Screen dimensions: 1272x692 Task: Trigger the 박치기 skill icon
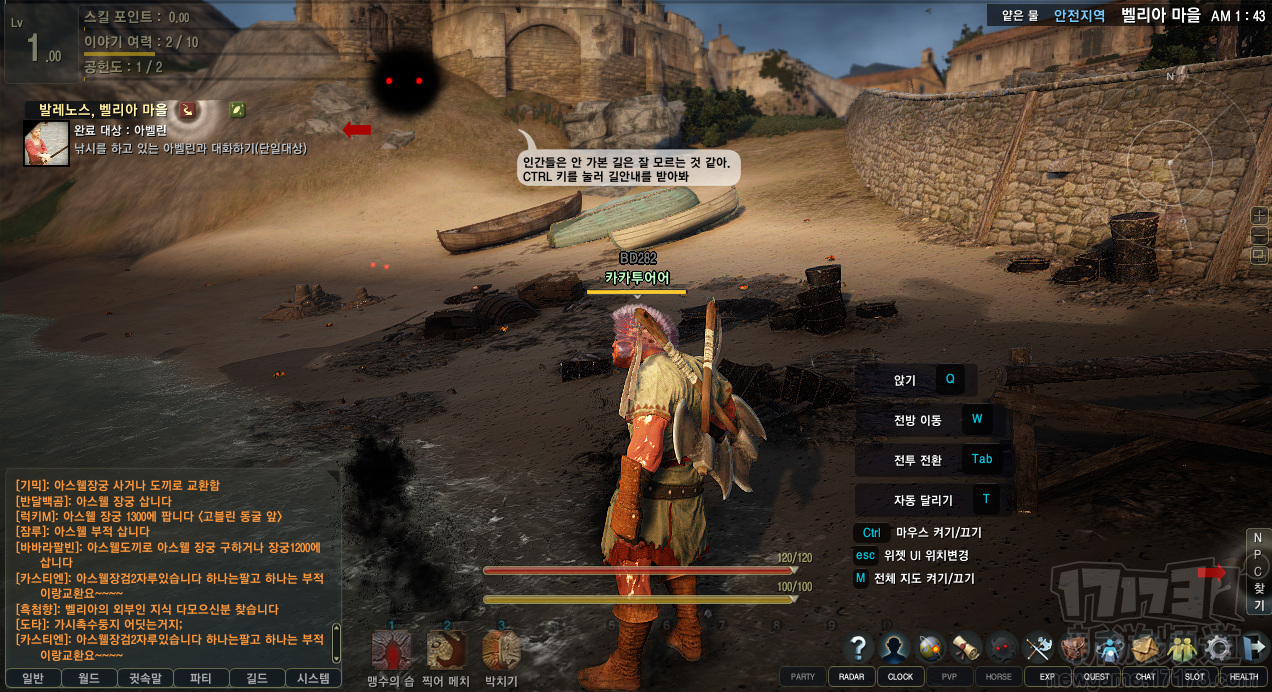pyautogui.click(x=500, y=651)
